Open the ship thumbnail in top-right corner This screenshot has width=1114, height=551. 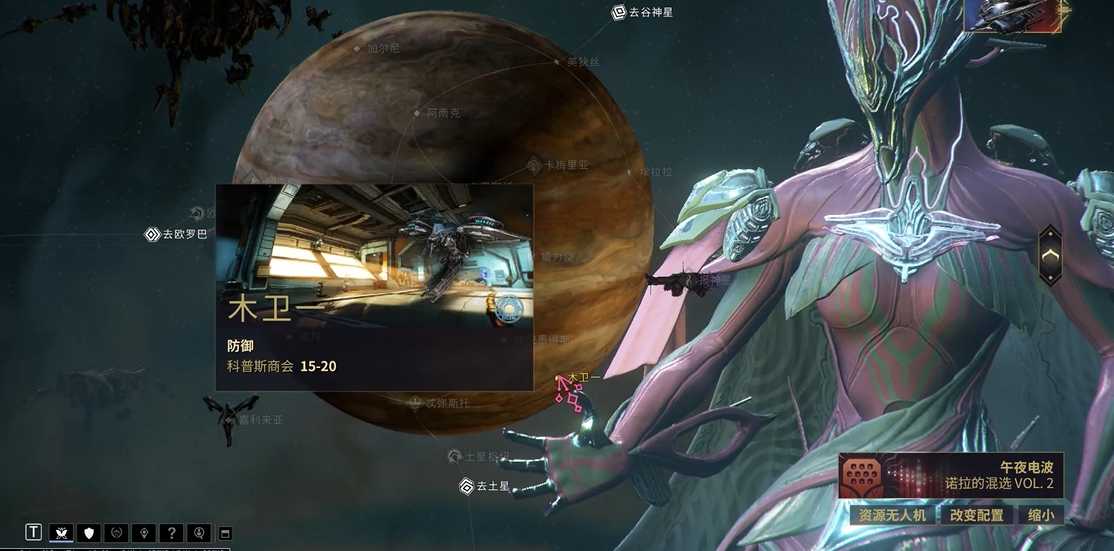point(1014,16)
